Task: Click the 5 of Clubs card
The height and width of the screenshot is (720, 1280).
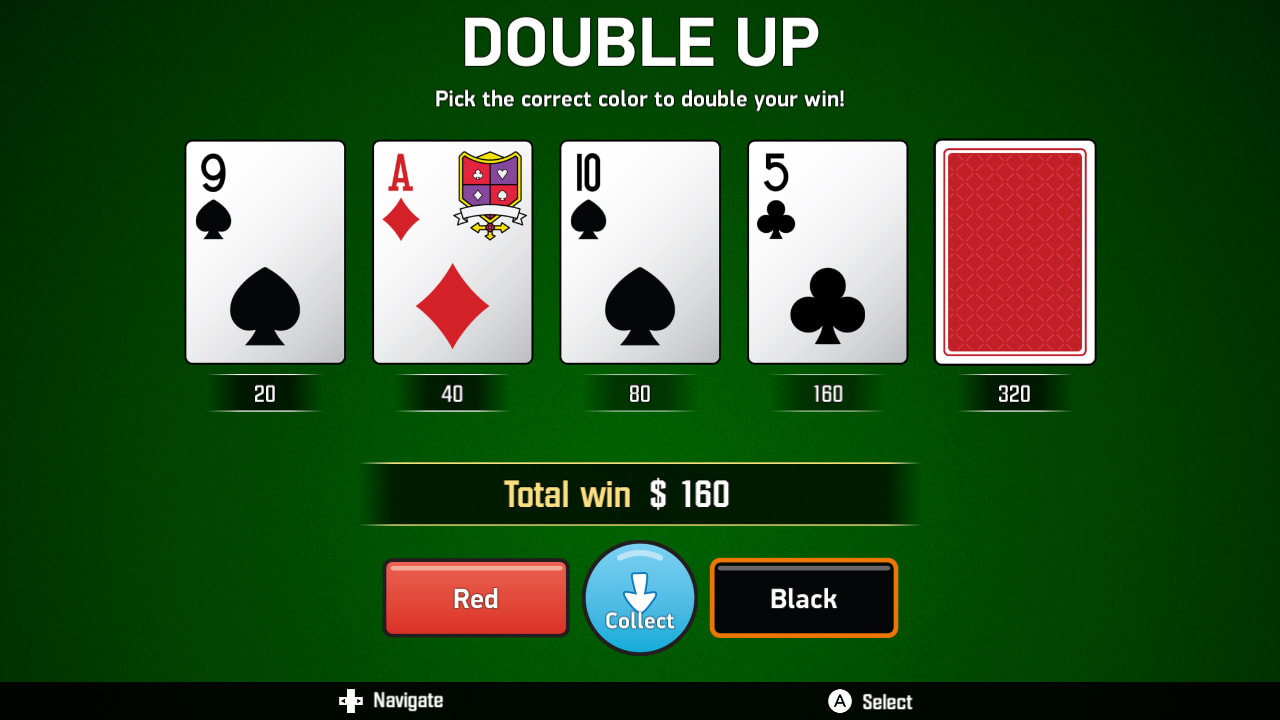Action: (x=827, y=251)
